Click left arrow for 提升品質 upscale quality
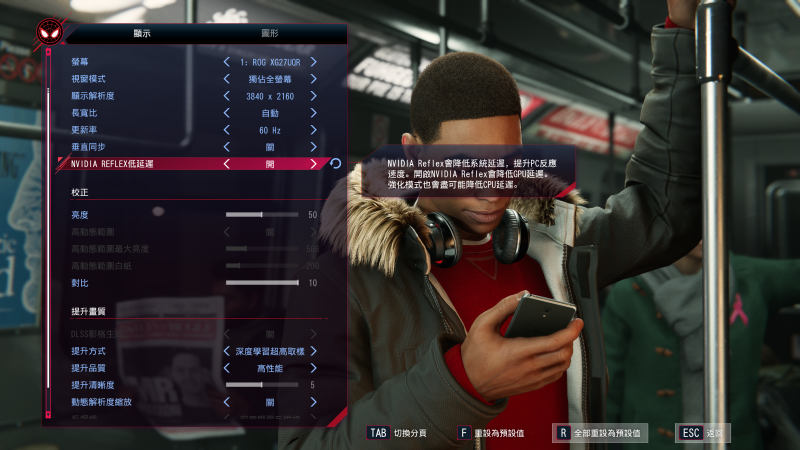 pyautogui.click(x=226, y=368)
